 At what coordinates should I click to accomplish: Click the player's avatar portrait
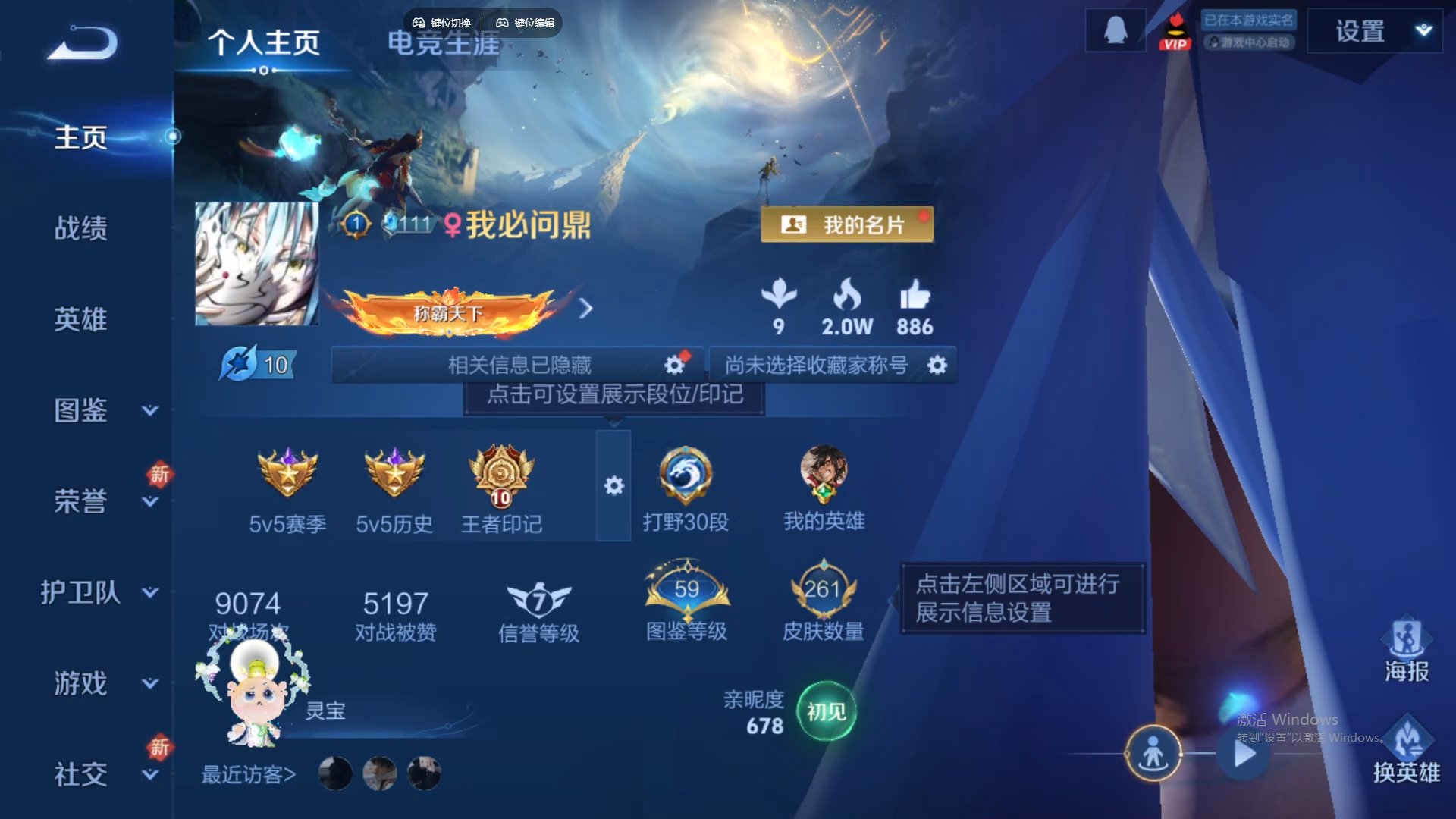tap(256, 265)
